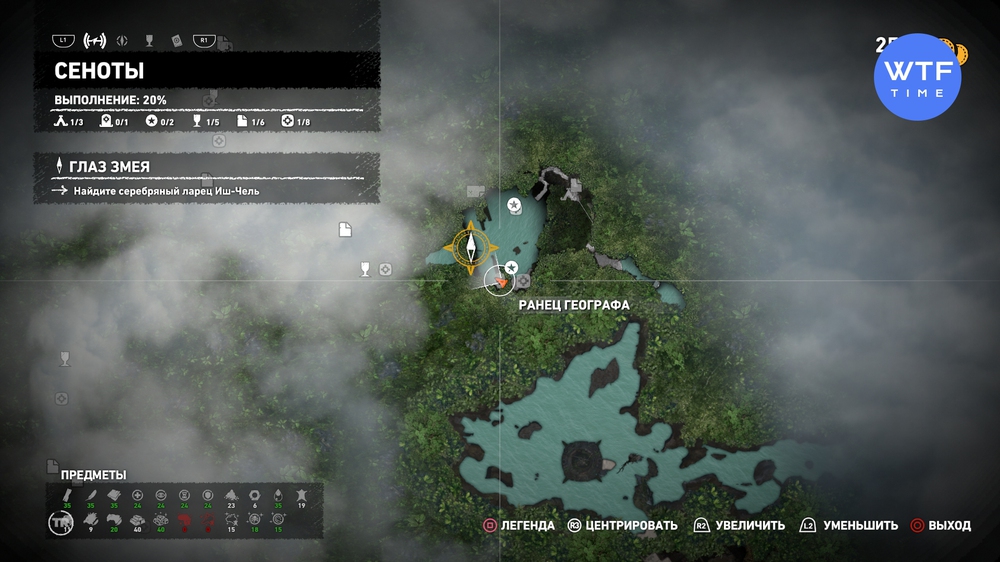Select the orange player arrow marker

click(500, 283)
